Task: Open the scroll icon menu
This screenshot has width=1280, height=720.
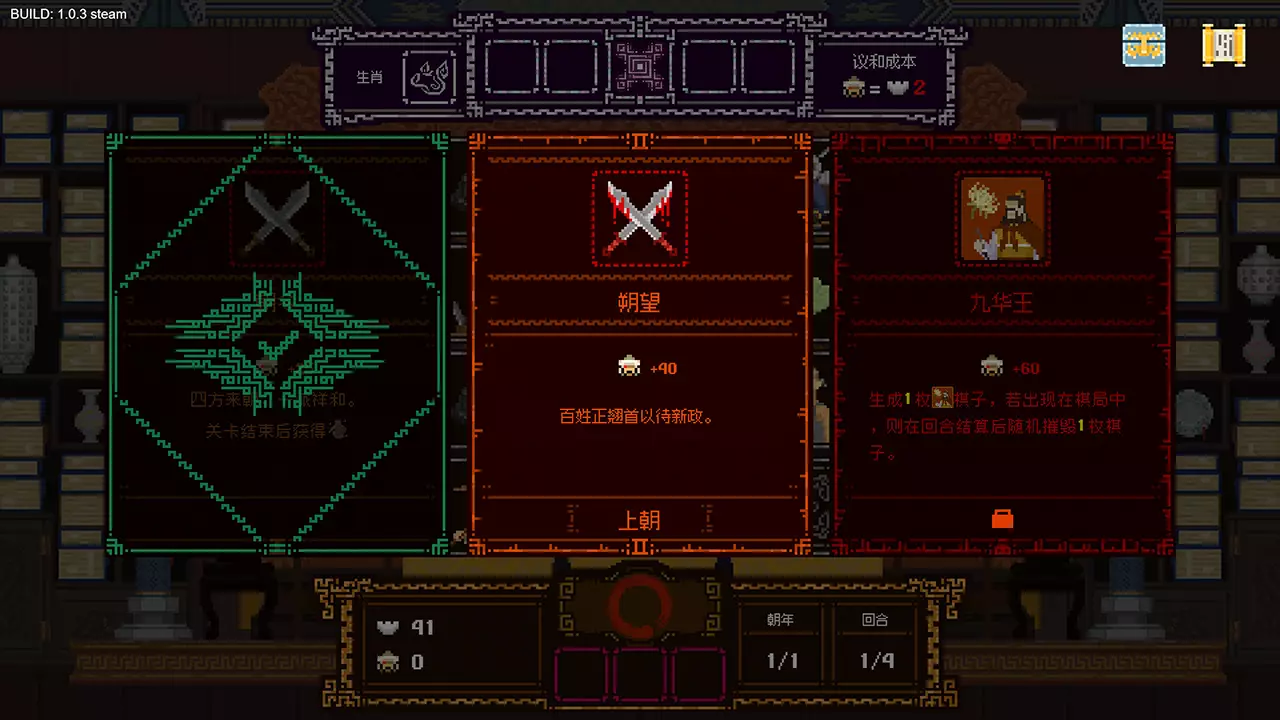Action: [x=1223, y=45]
